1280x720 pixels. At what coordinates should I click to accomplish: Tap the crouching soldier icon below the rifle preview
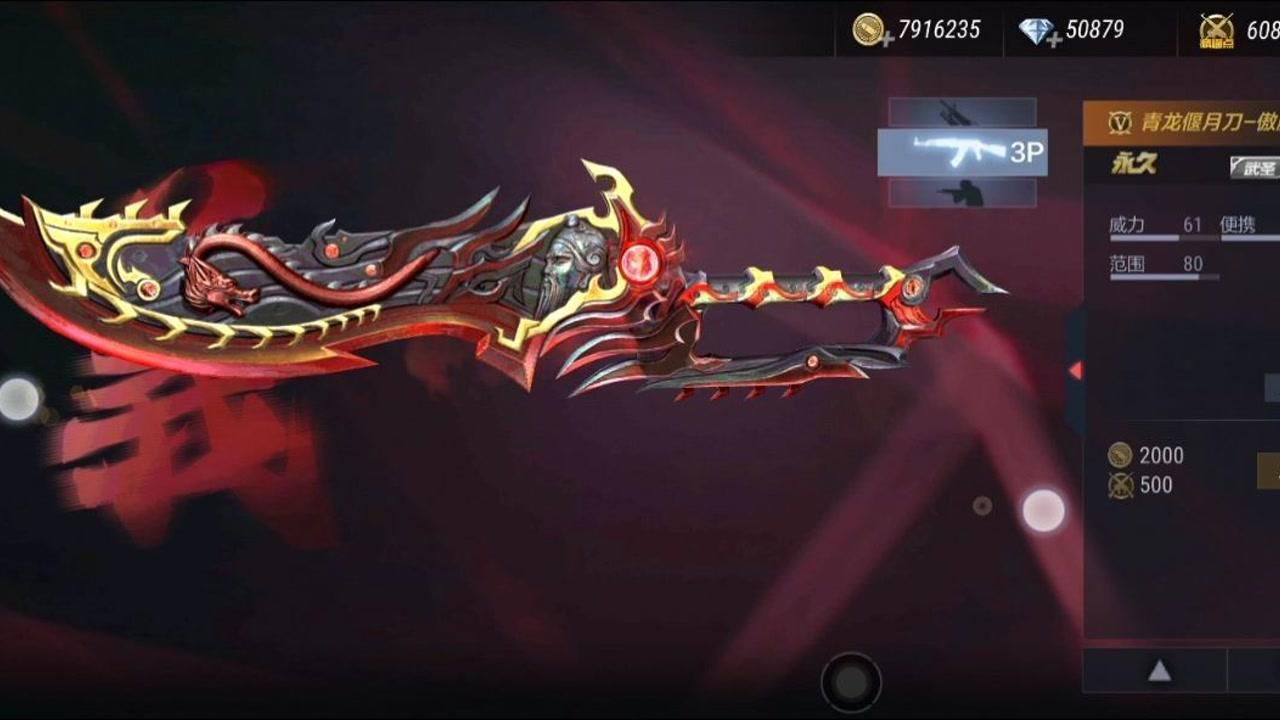click(963, 194)
